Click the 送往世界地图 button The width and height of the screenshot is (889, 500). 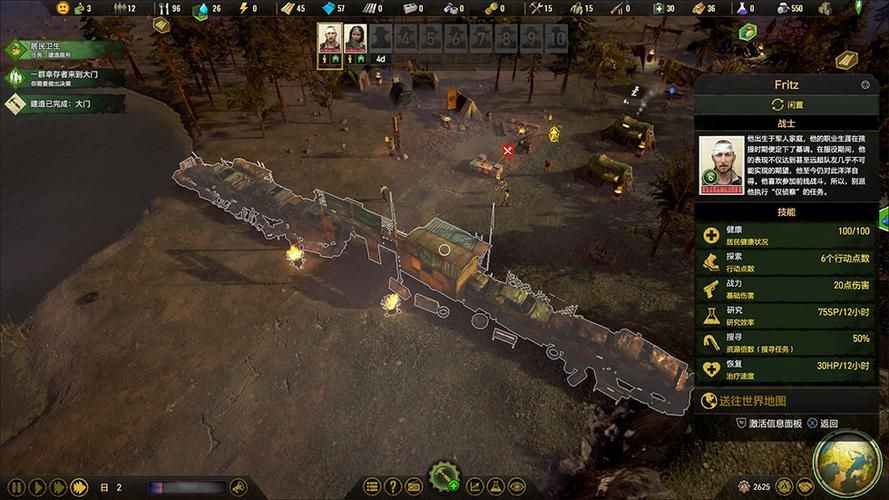click(x=790, y=401)
